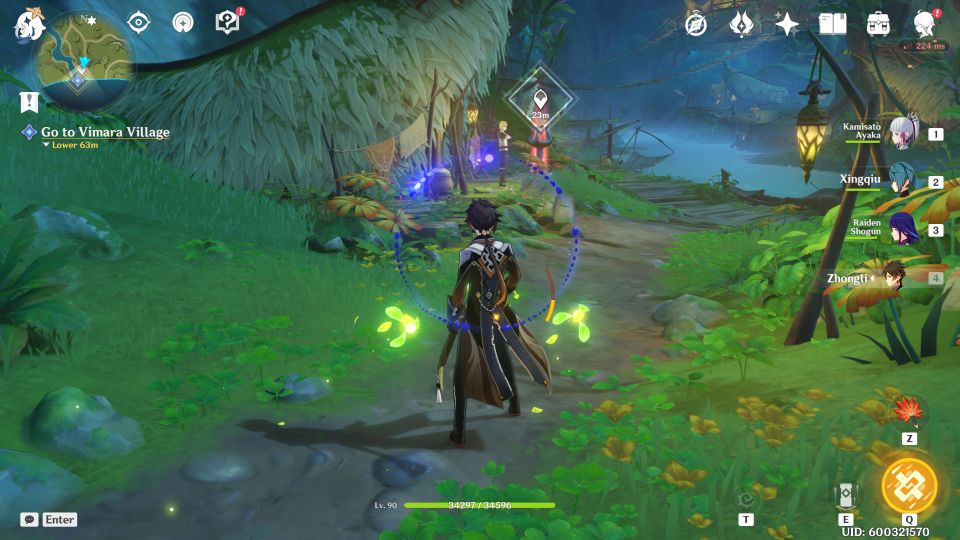The width and height of the screenshot is (960, 540).
Task: Click the quest bookmark icon with exclamation mark
Action: [28, 101]
